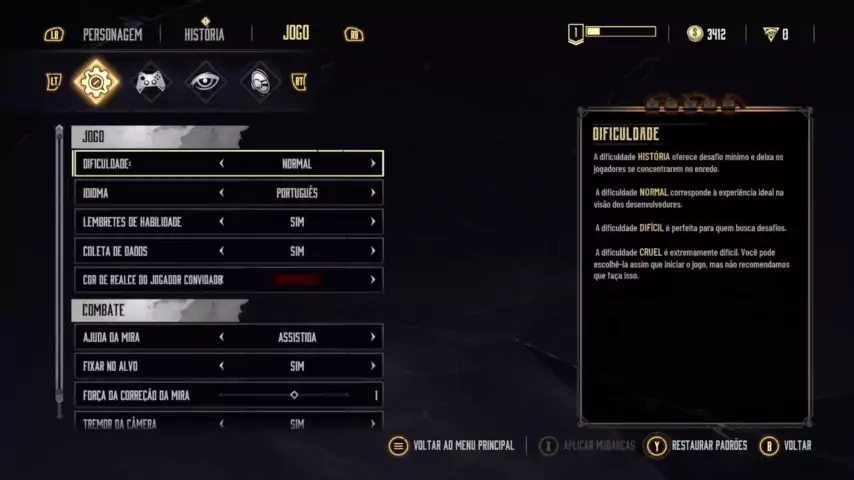Change the guest player highlight color swatch
Screen dimensions: 854x480
click(297, 280)
